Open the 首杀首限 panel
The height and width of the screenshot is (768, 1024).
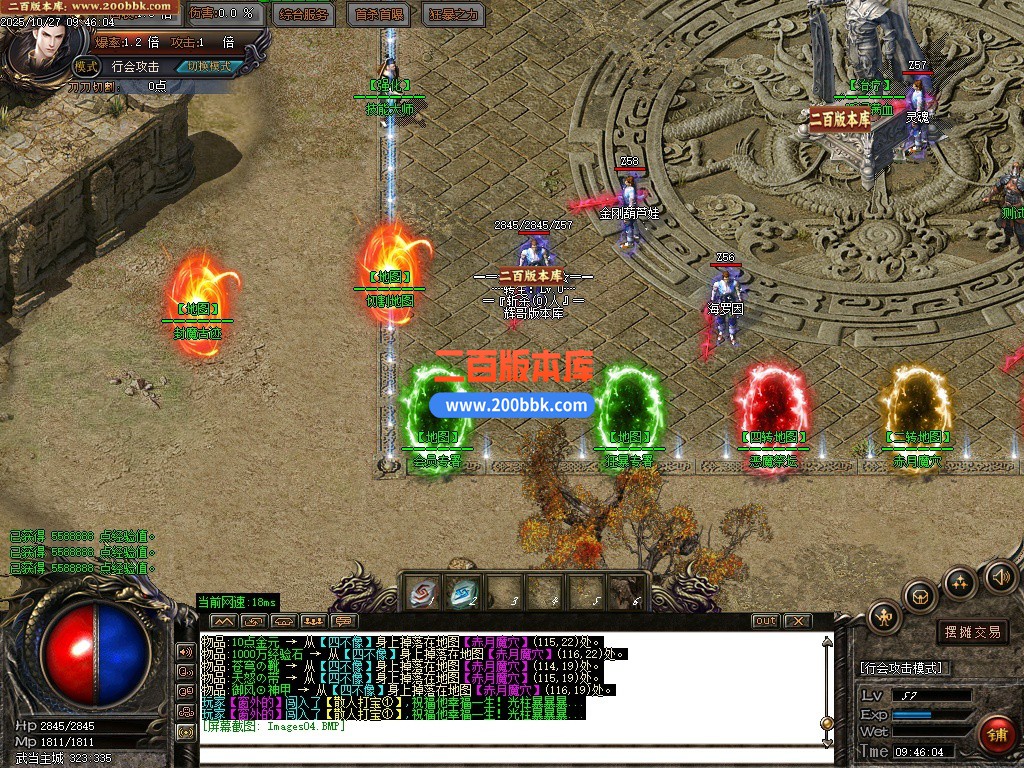(380, 14)
